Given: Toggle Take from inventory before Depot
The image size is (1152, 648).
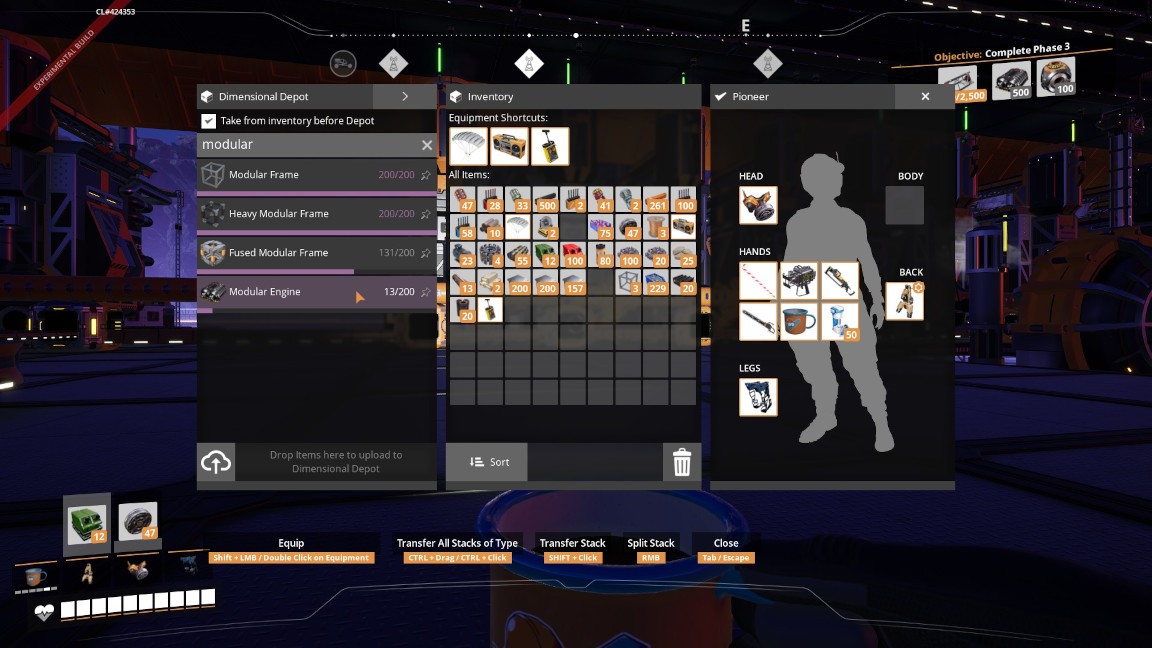Looking at the screenshot, I should coord(209,121).
